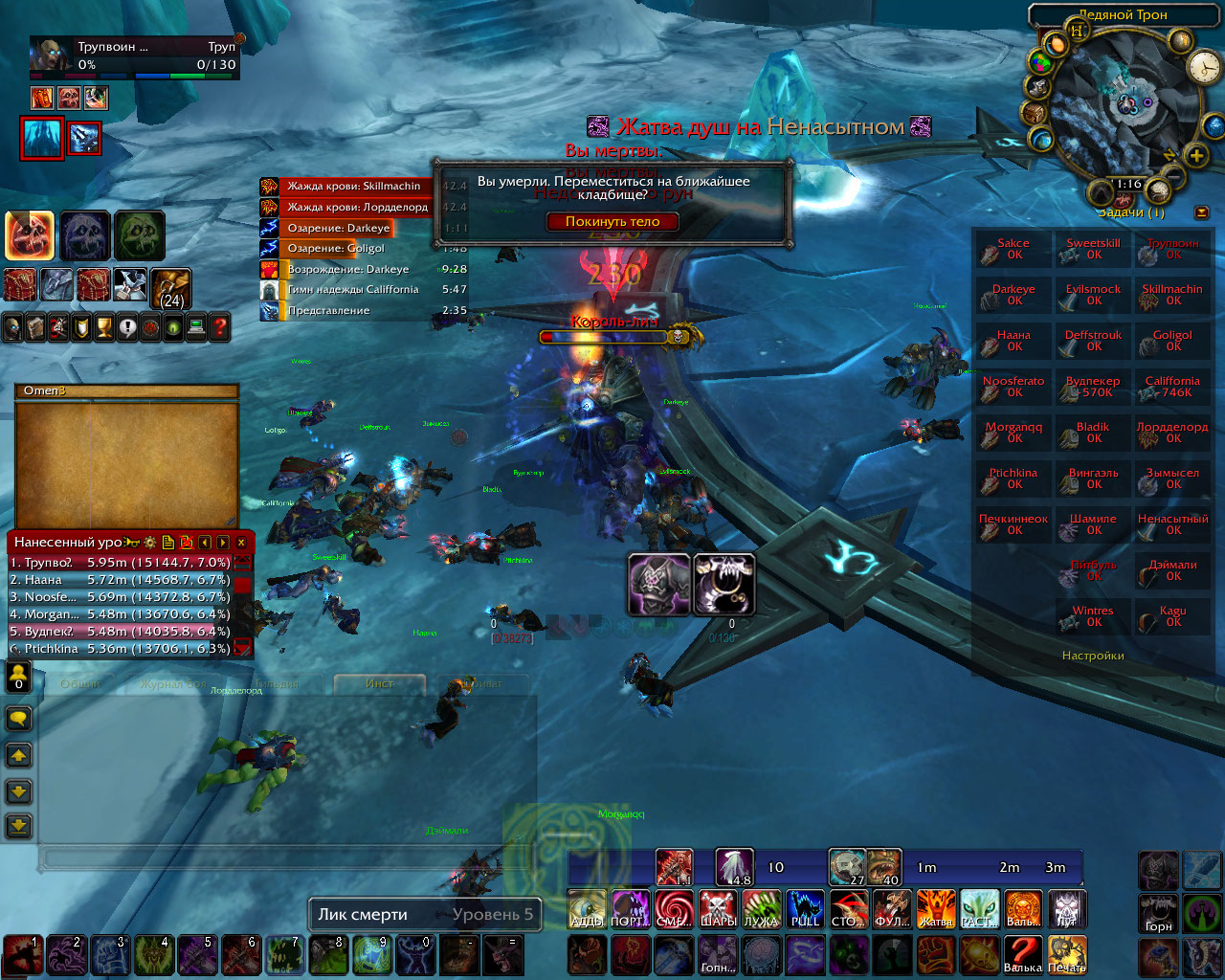Click the "Валька" red question mark macro
Screen dimensions: 1225x980
(x=1022, y=953)
